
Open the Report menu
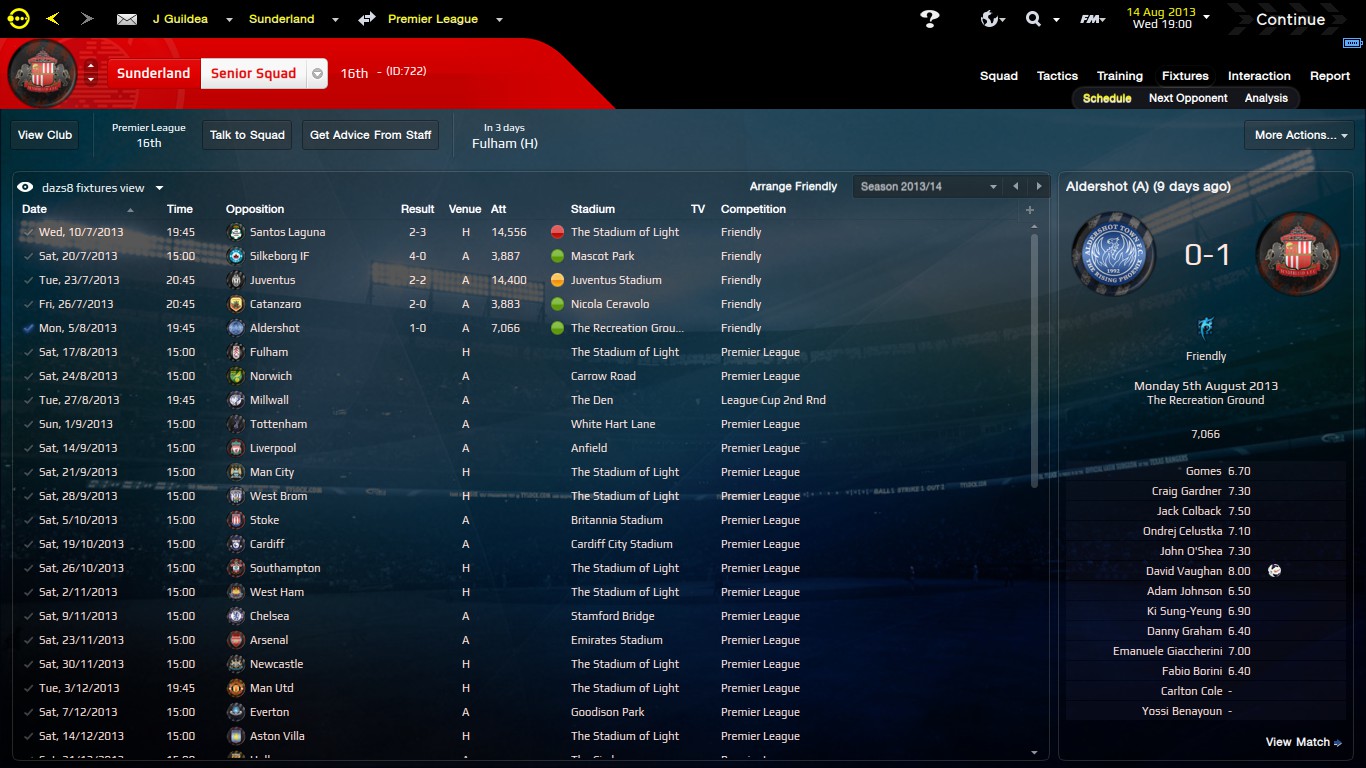click(x=1330, y=76)
